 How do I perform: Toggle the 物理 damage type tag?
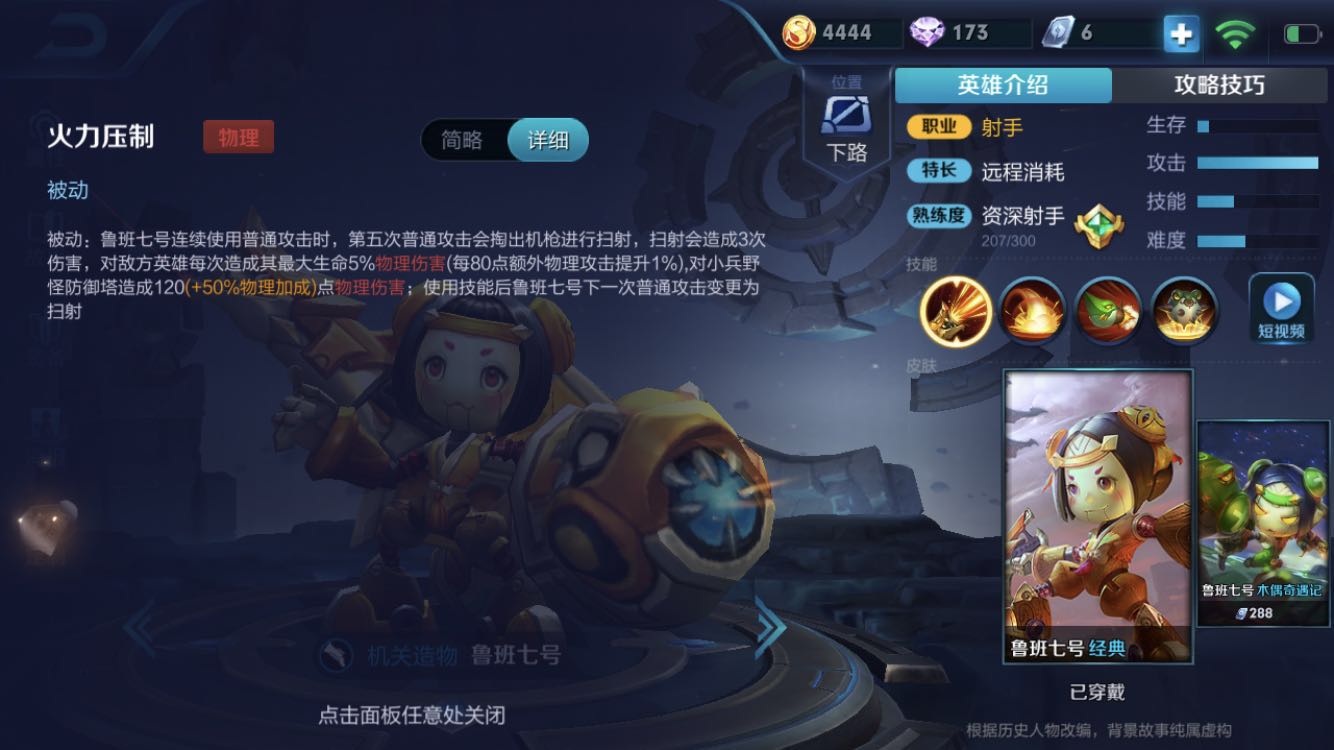pyautogui.click(x=238, y=136)
